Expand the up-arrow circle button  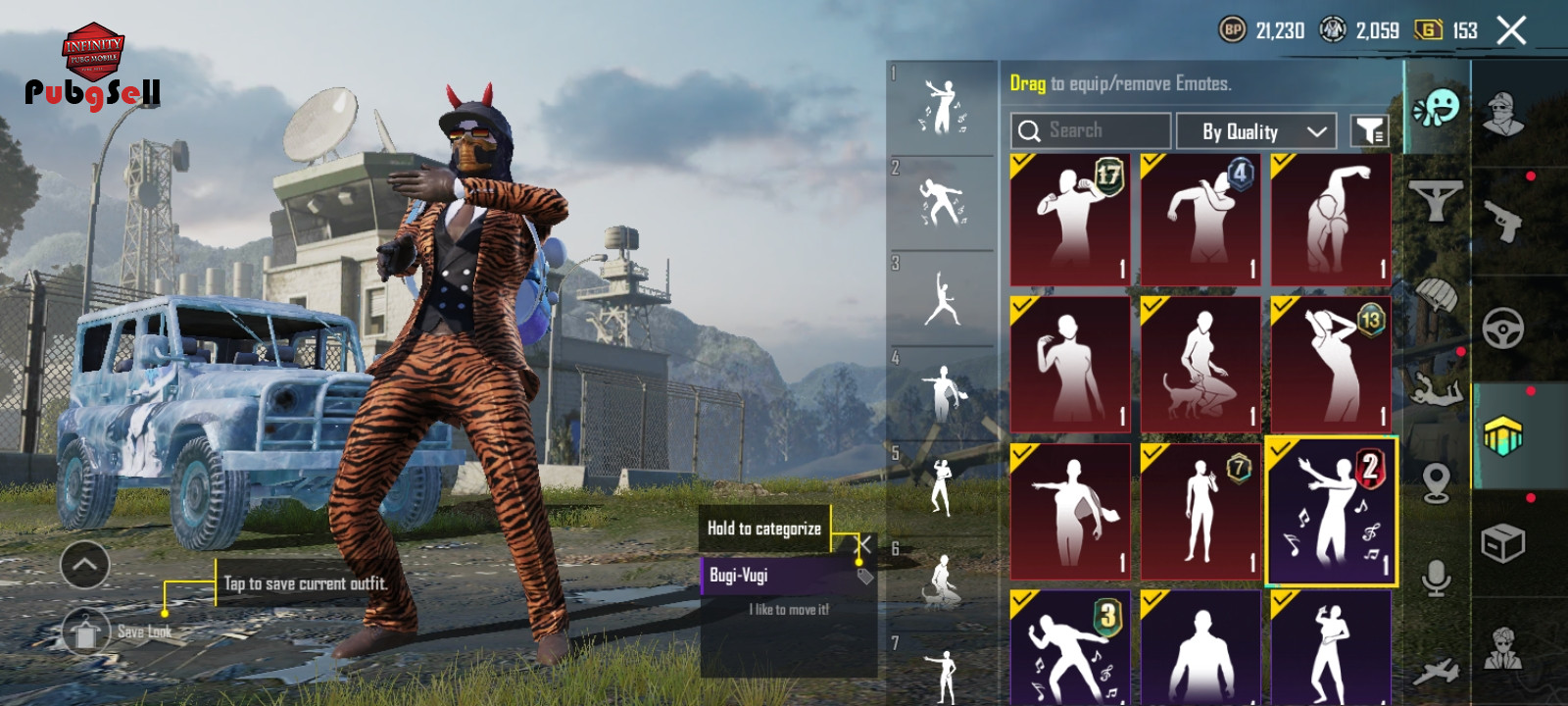click(85, 565)
